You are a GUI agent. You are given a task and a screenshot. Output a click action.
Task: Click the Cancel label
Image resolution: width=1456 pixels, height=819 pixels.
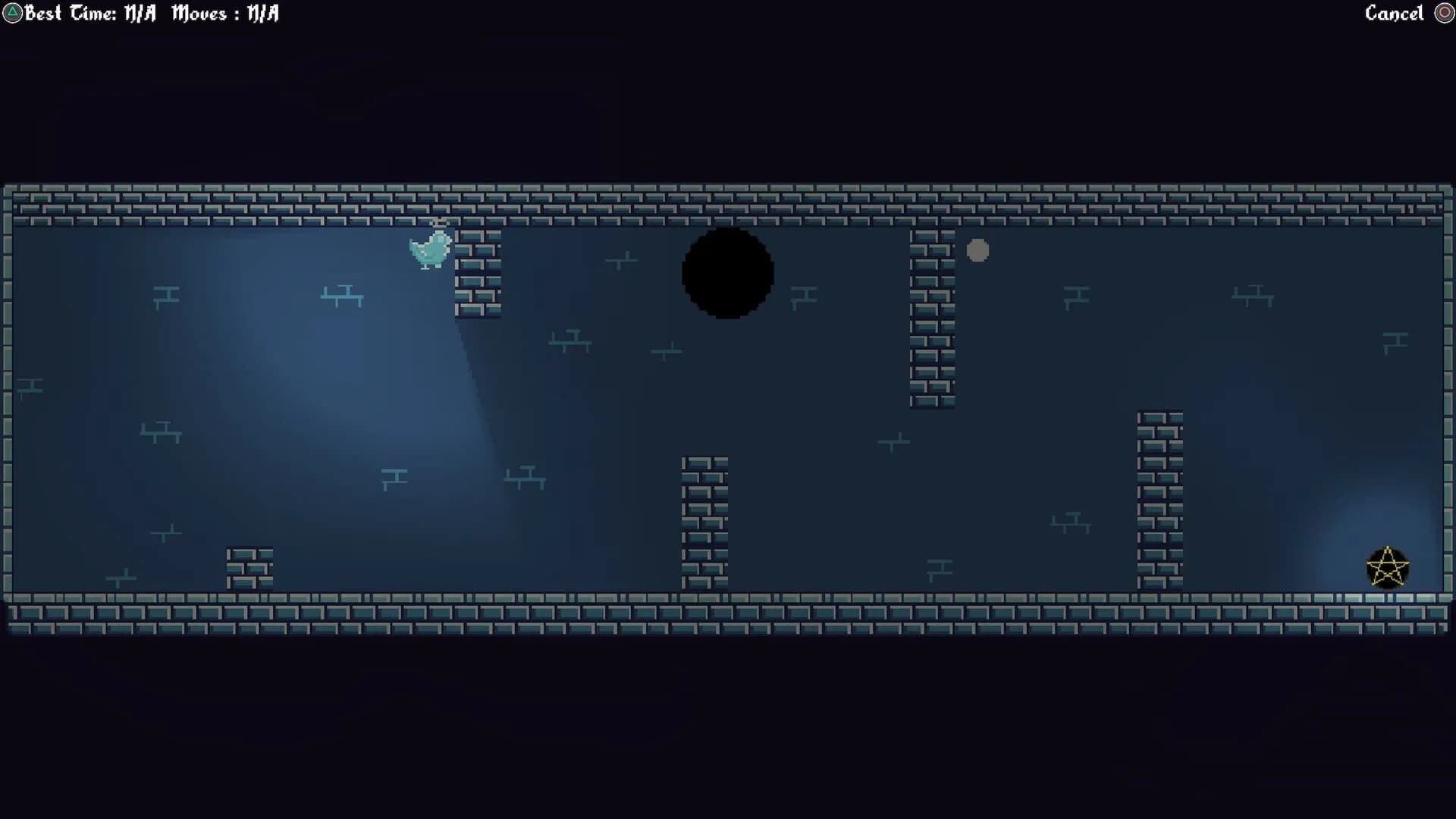[x=1394, y=12]
